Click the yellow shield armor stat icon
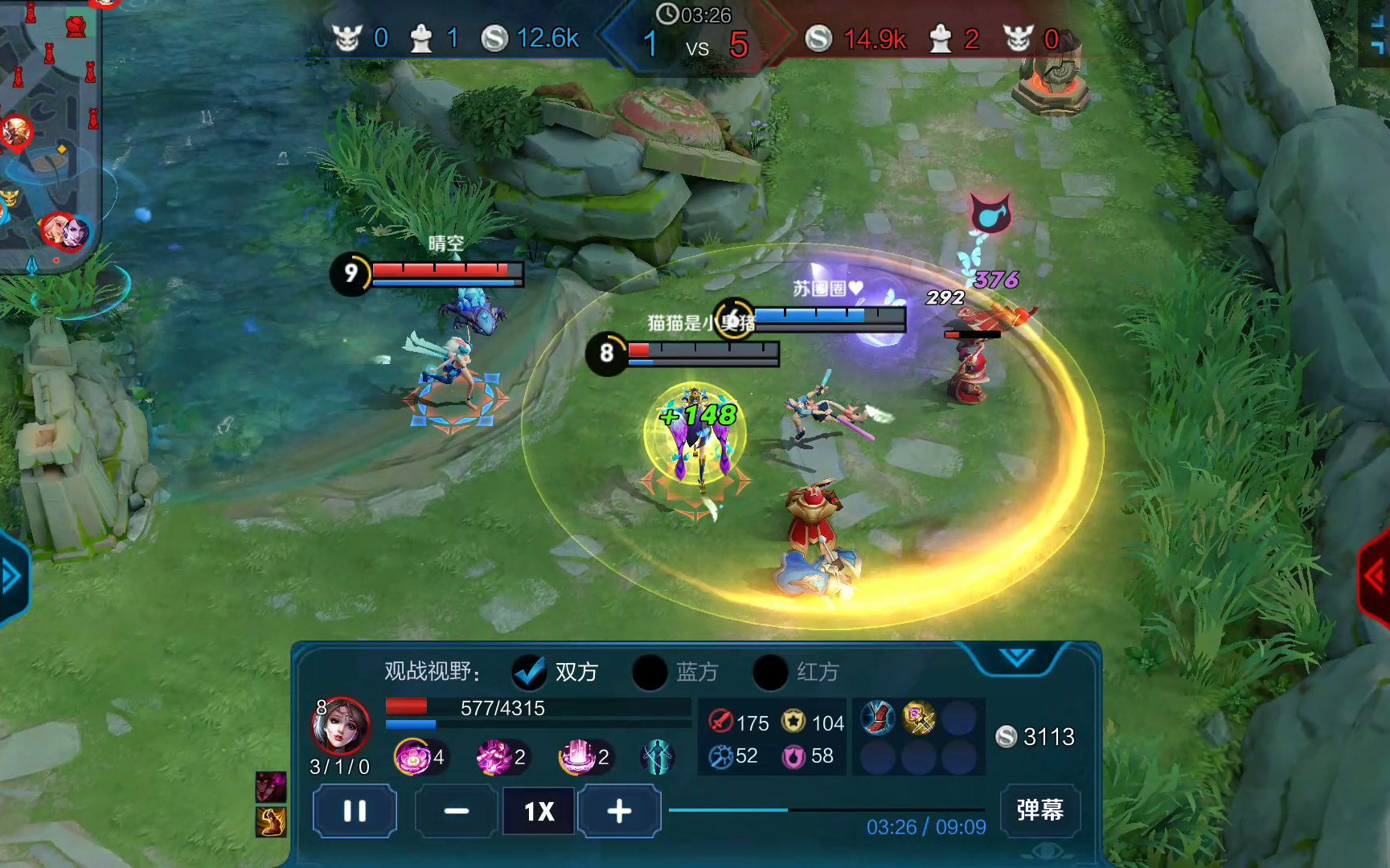 pos(793,723)
